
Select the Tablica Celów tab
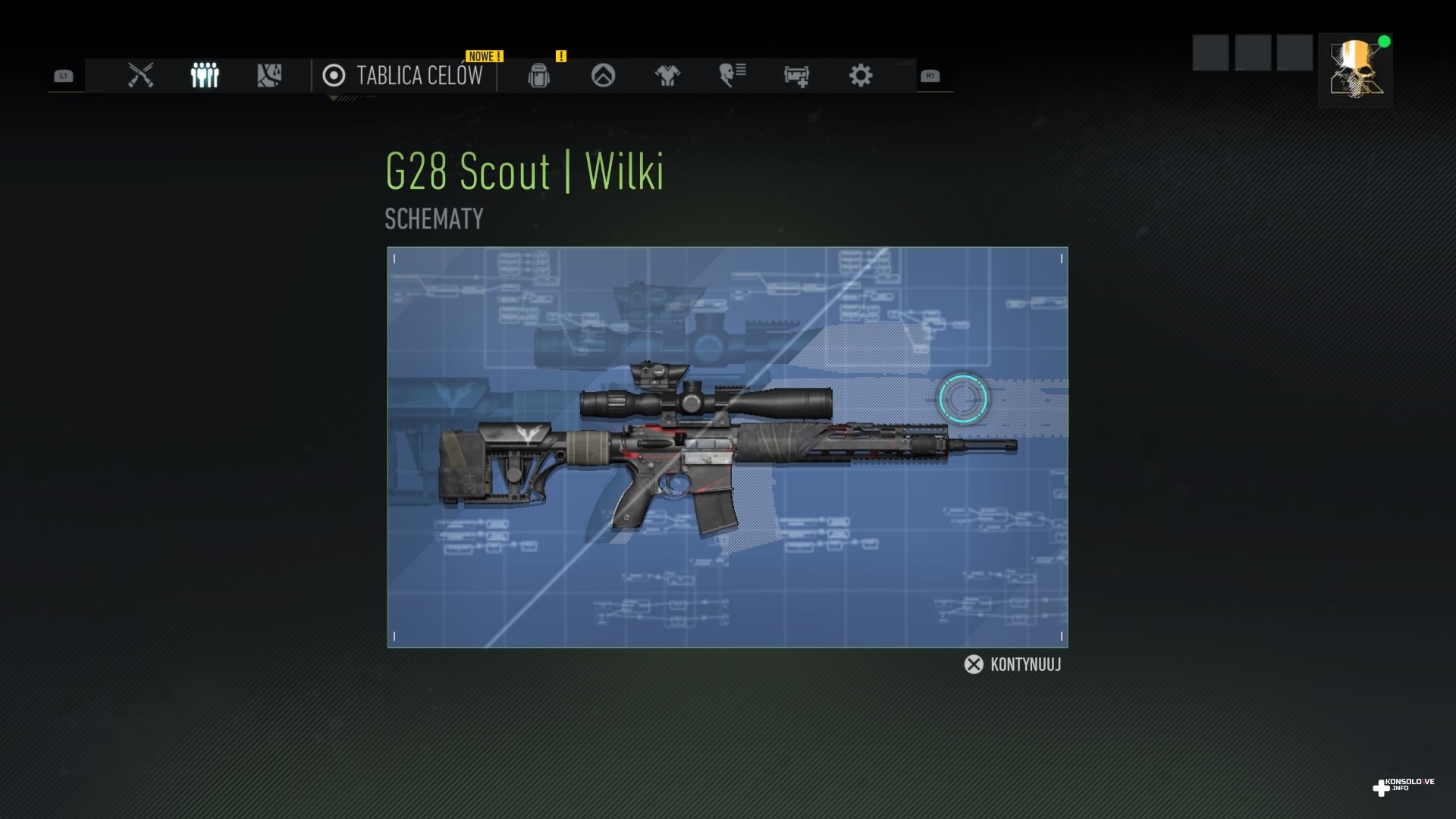403,76
